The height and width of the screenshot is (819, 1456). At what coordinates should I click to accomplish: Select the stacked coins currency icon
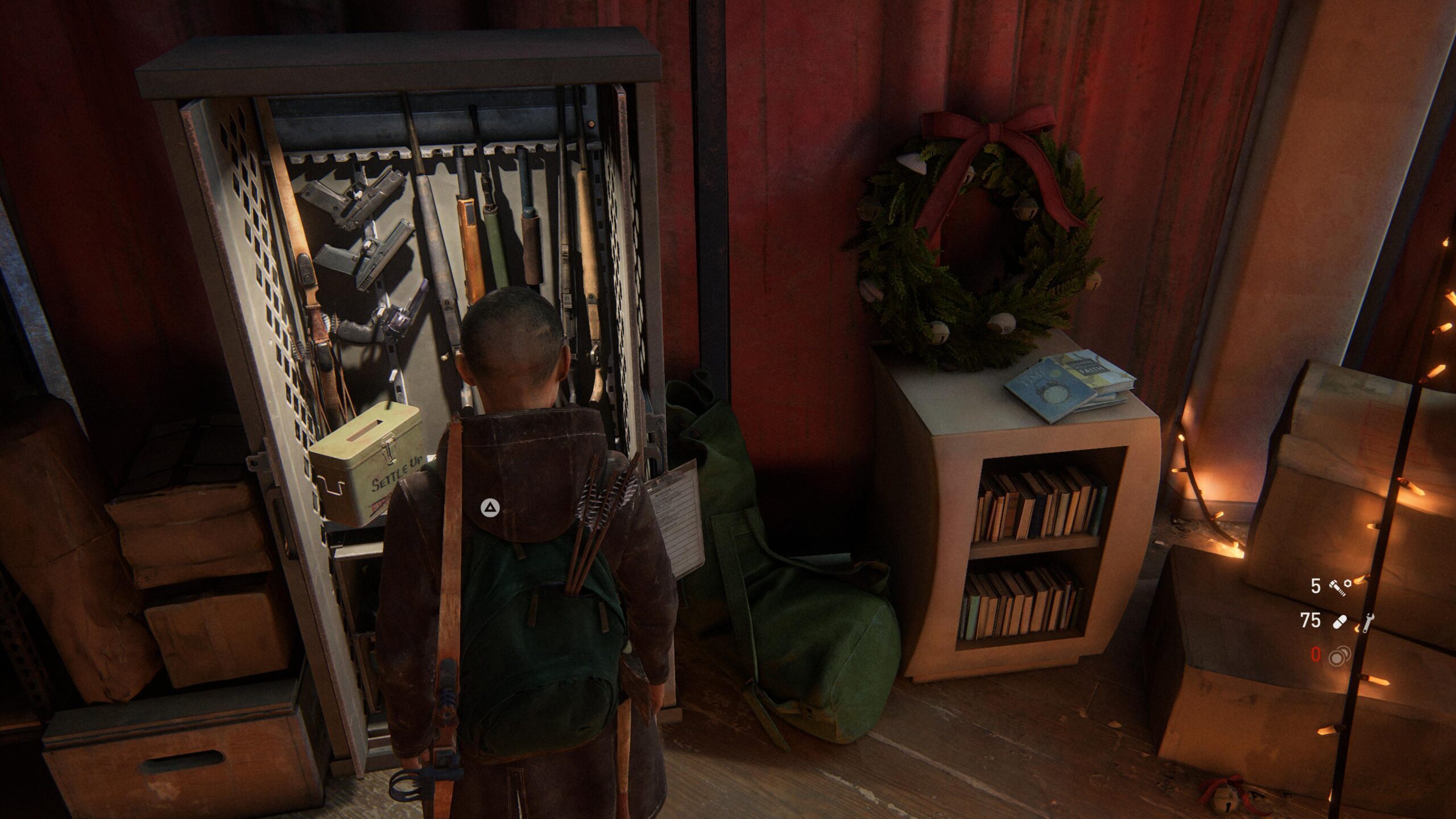click(x=1339, y=657)
